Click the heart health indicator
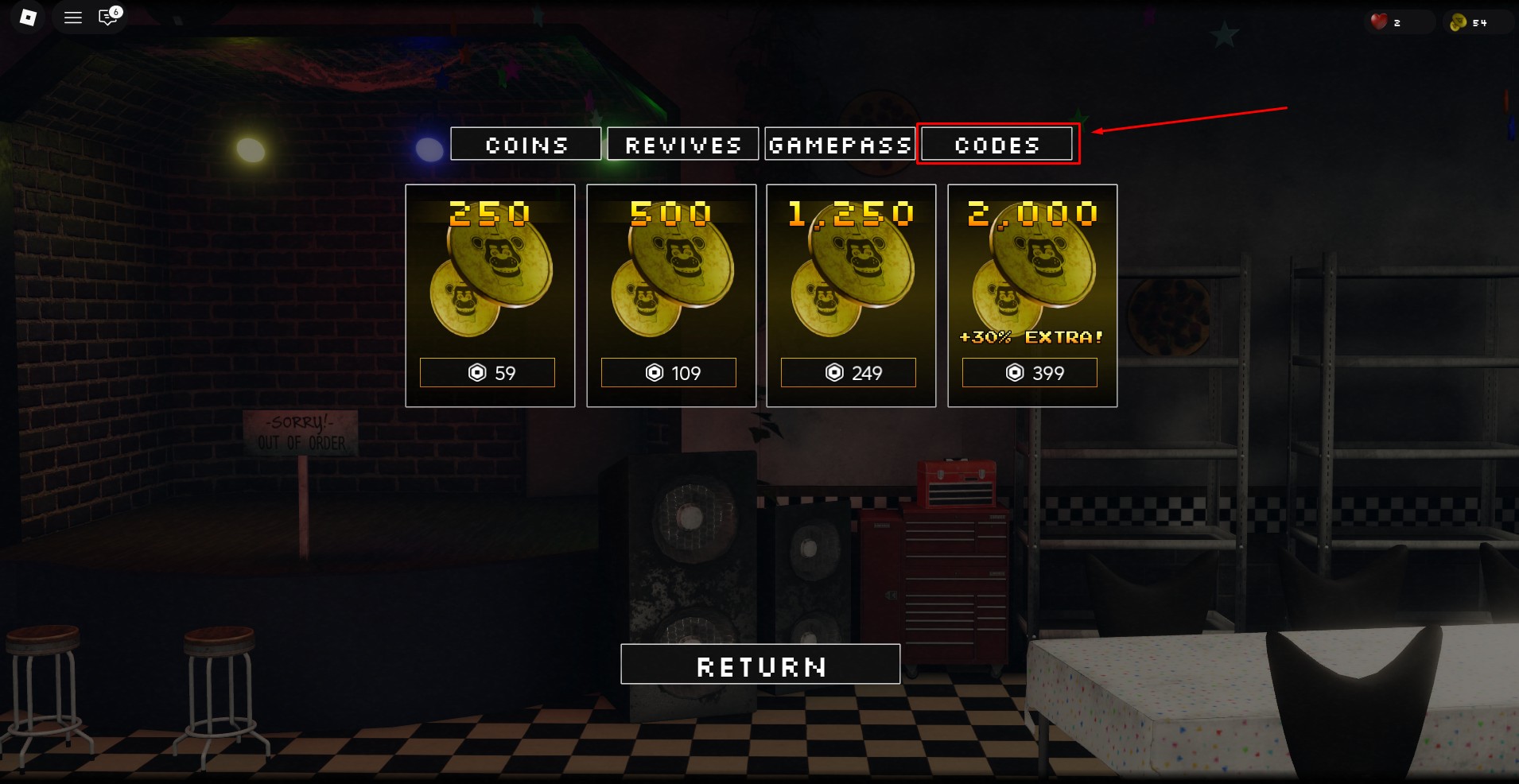 point(1378,21)
